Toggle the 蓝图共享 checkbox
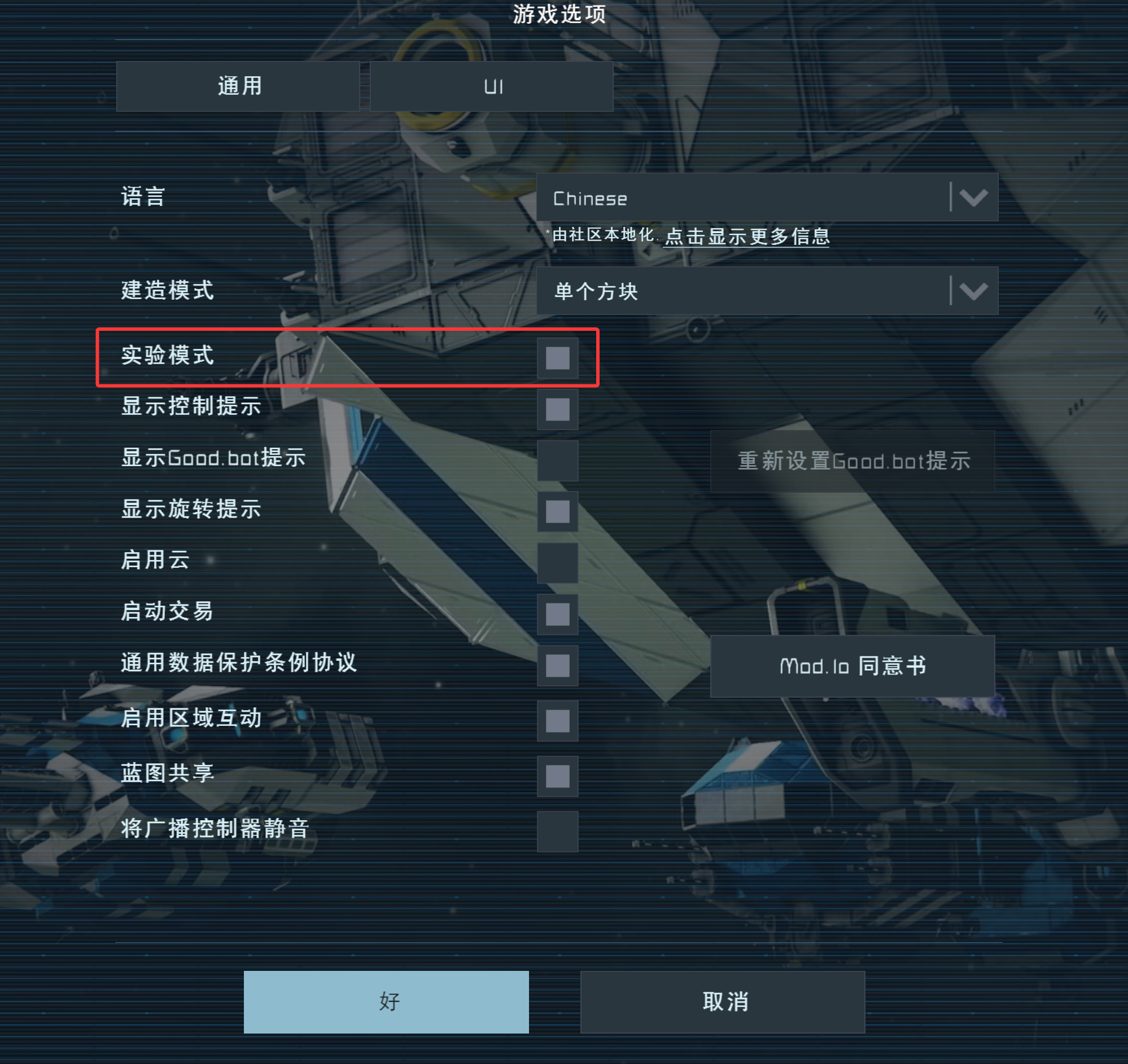The height and width of the screenshot is (1064, 1128). click(x=557, y=776)
